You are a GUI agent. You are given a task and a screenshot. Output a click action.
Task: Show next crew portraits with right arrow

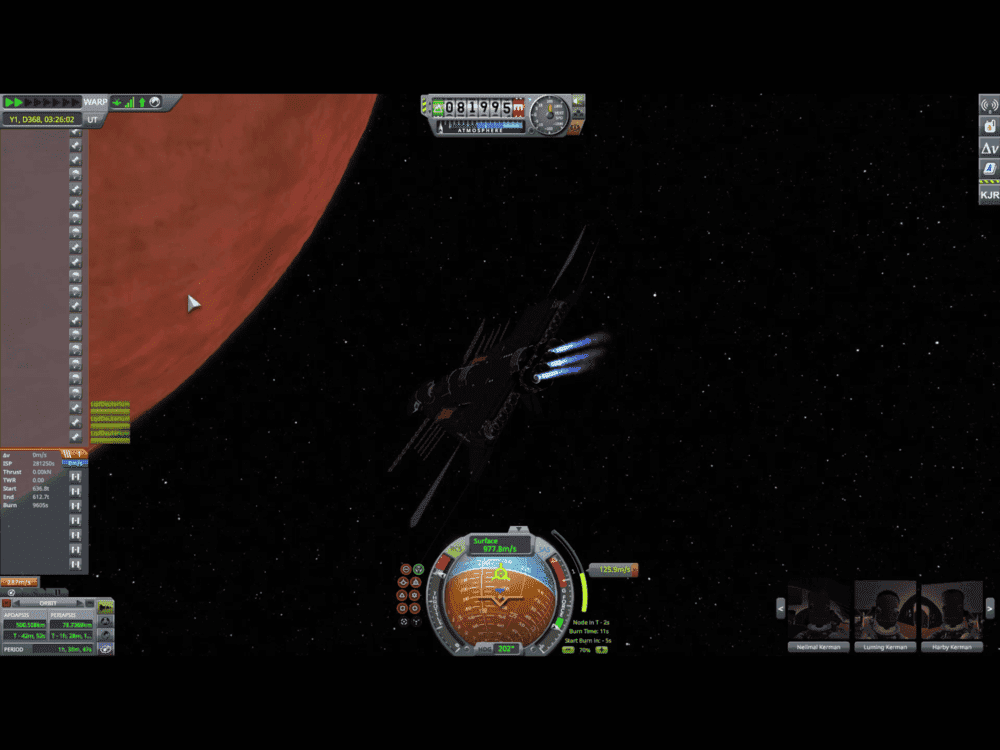coord(990,608)
